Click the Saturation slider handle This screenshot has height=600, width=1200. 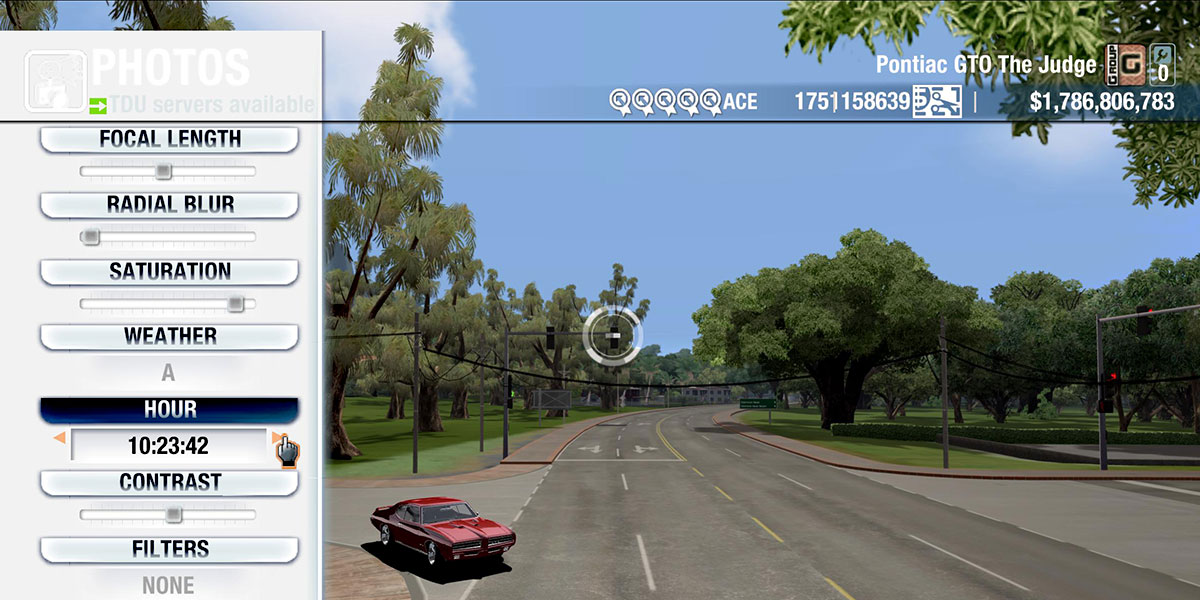coord(235,303)
